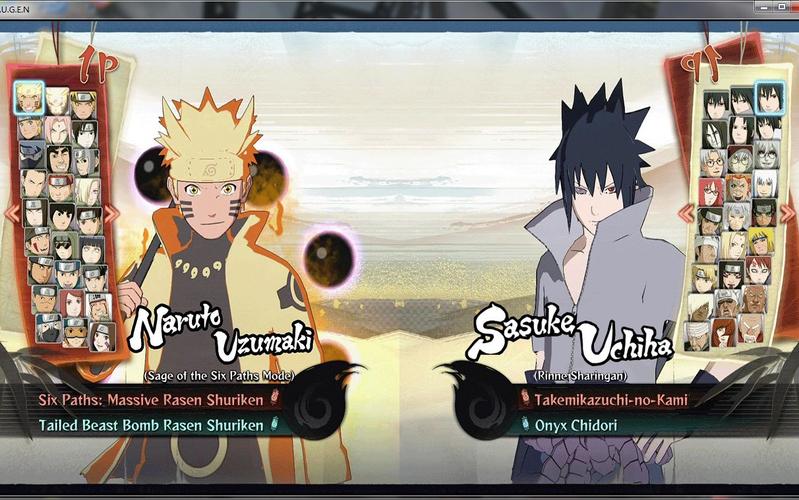Select orange-haired Jugo in the 2P roster
This screenshot has width=799, height=500.
pos(741,187)
